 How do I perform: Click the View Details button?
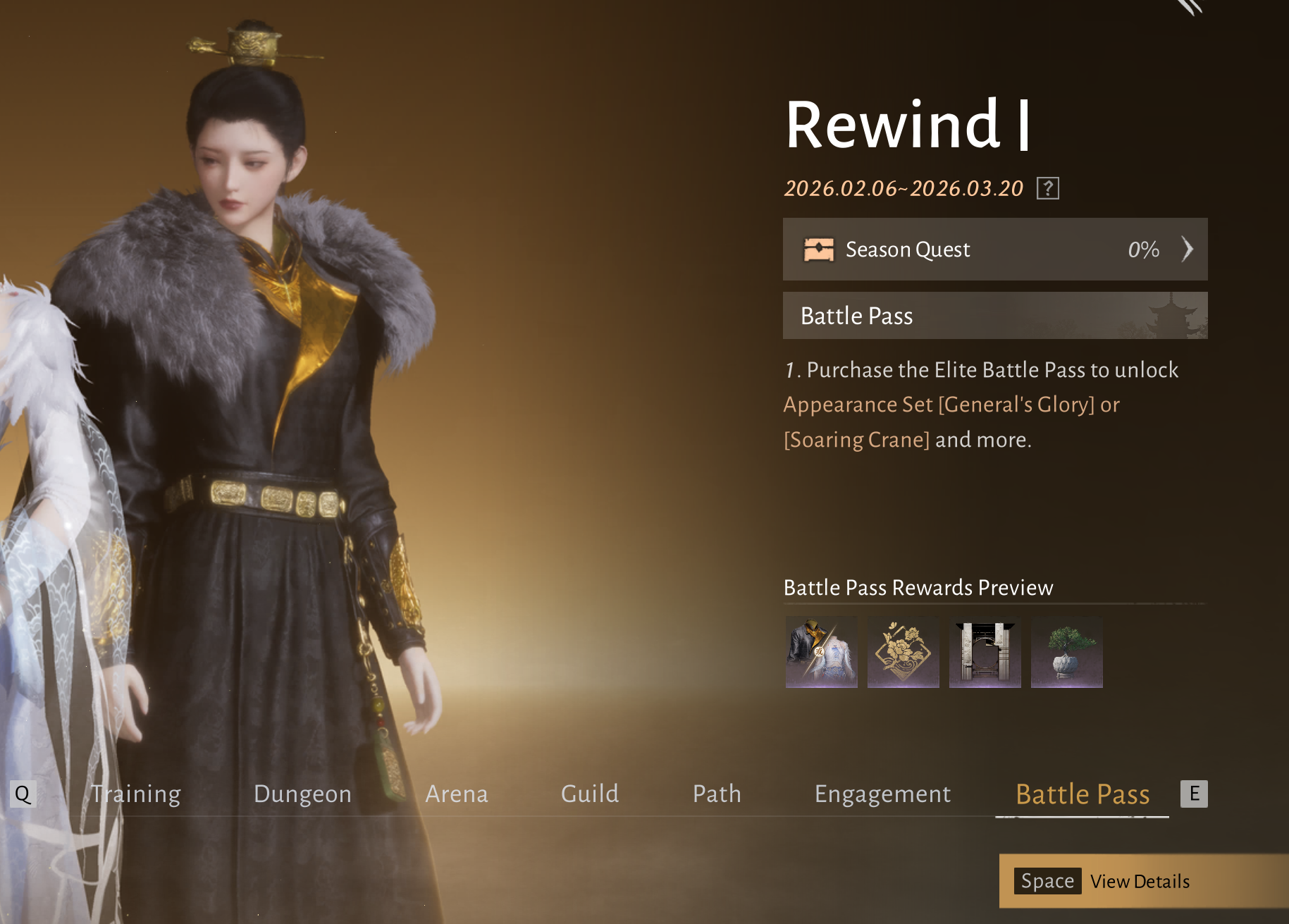coord(1140,881)
